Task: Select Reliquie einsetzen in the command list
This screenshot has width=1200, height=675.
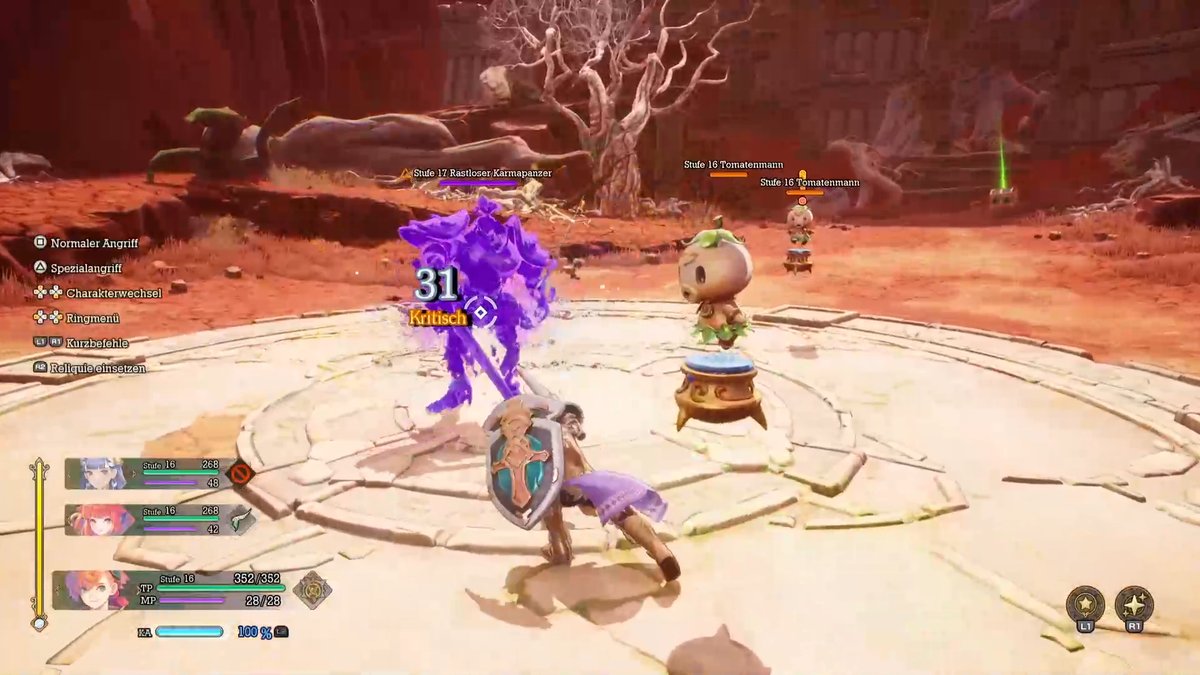Action: coord(105,368)
